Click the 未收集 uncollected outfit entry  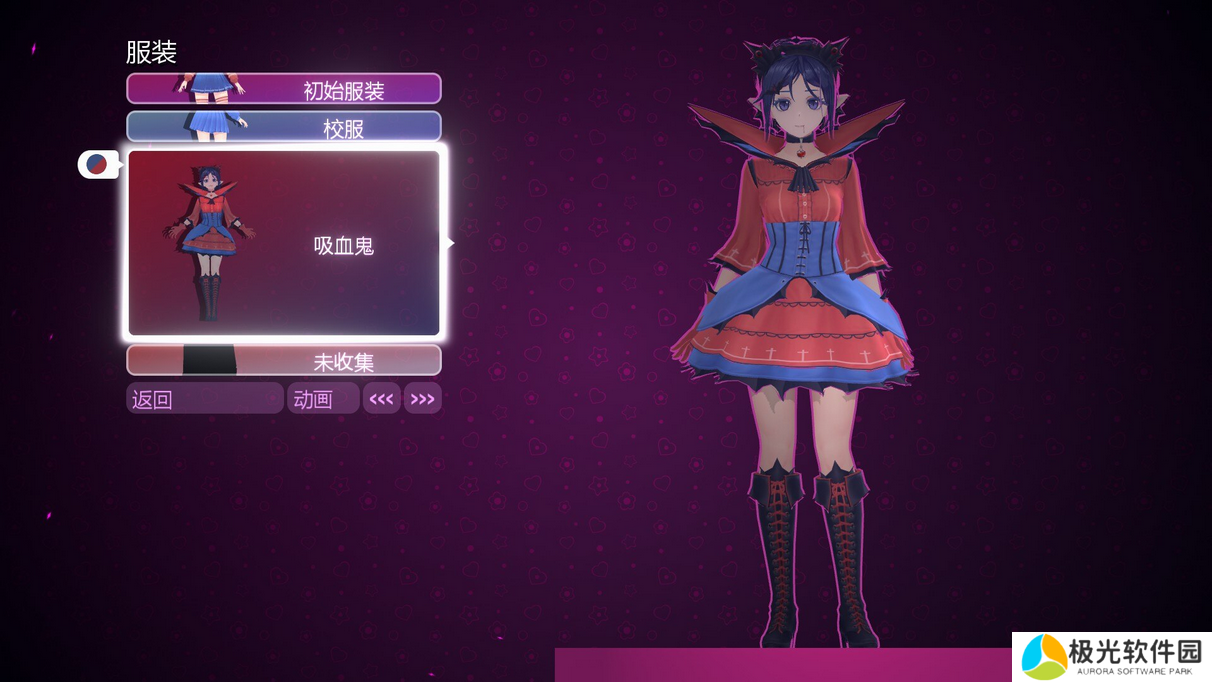[284, 360]
